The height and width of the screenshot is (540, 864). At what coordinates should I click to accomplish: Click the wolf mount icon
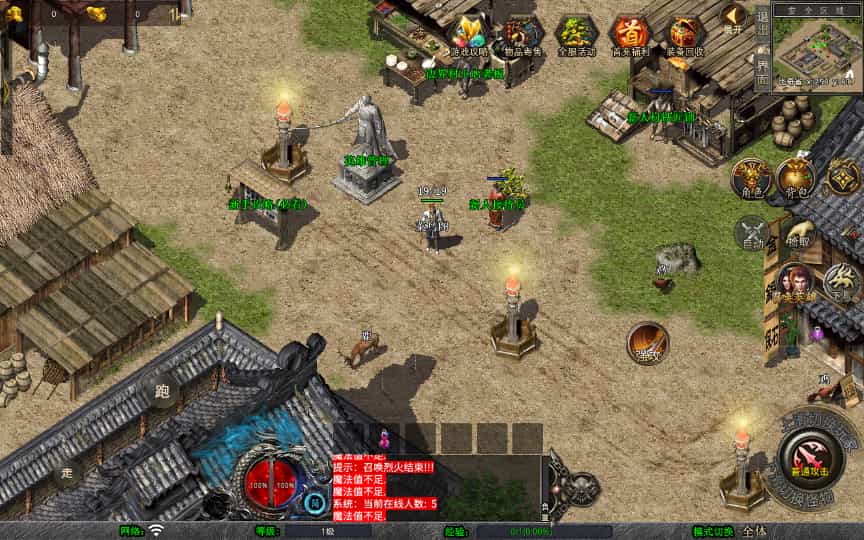842,282
